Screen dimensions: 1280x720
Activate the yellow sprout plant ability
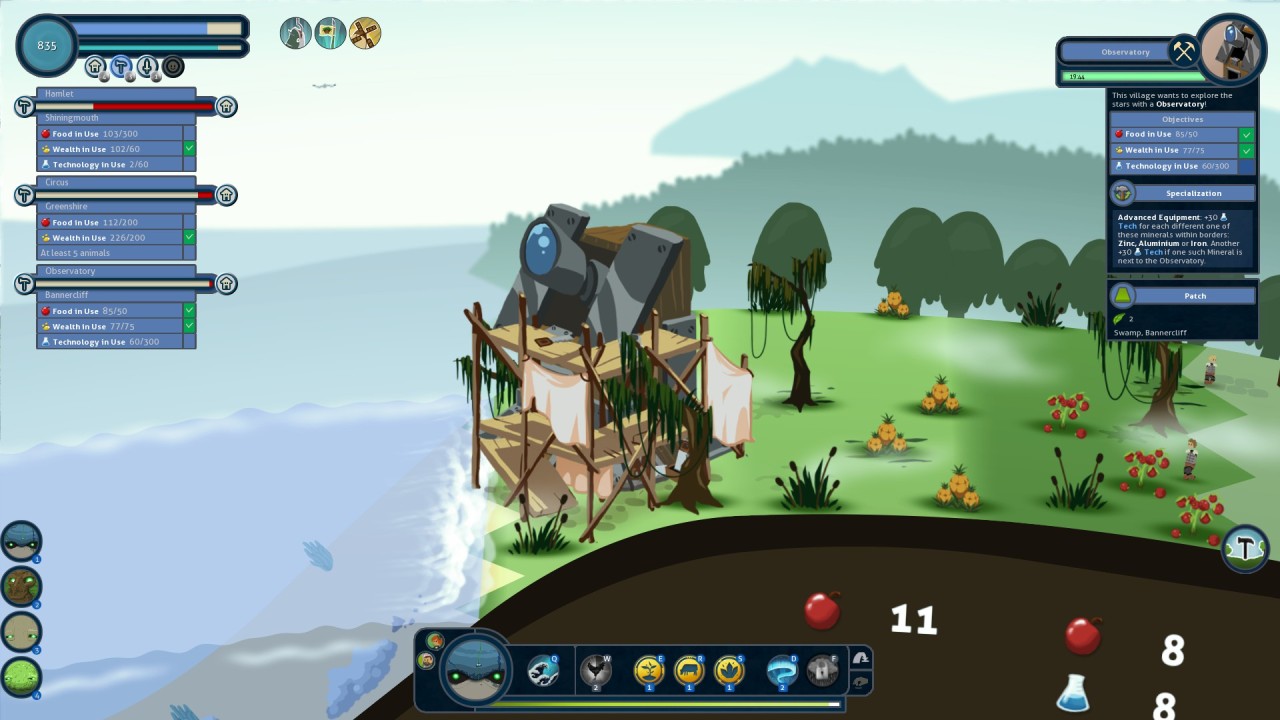coord(649,670)
